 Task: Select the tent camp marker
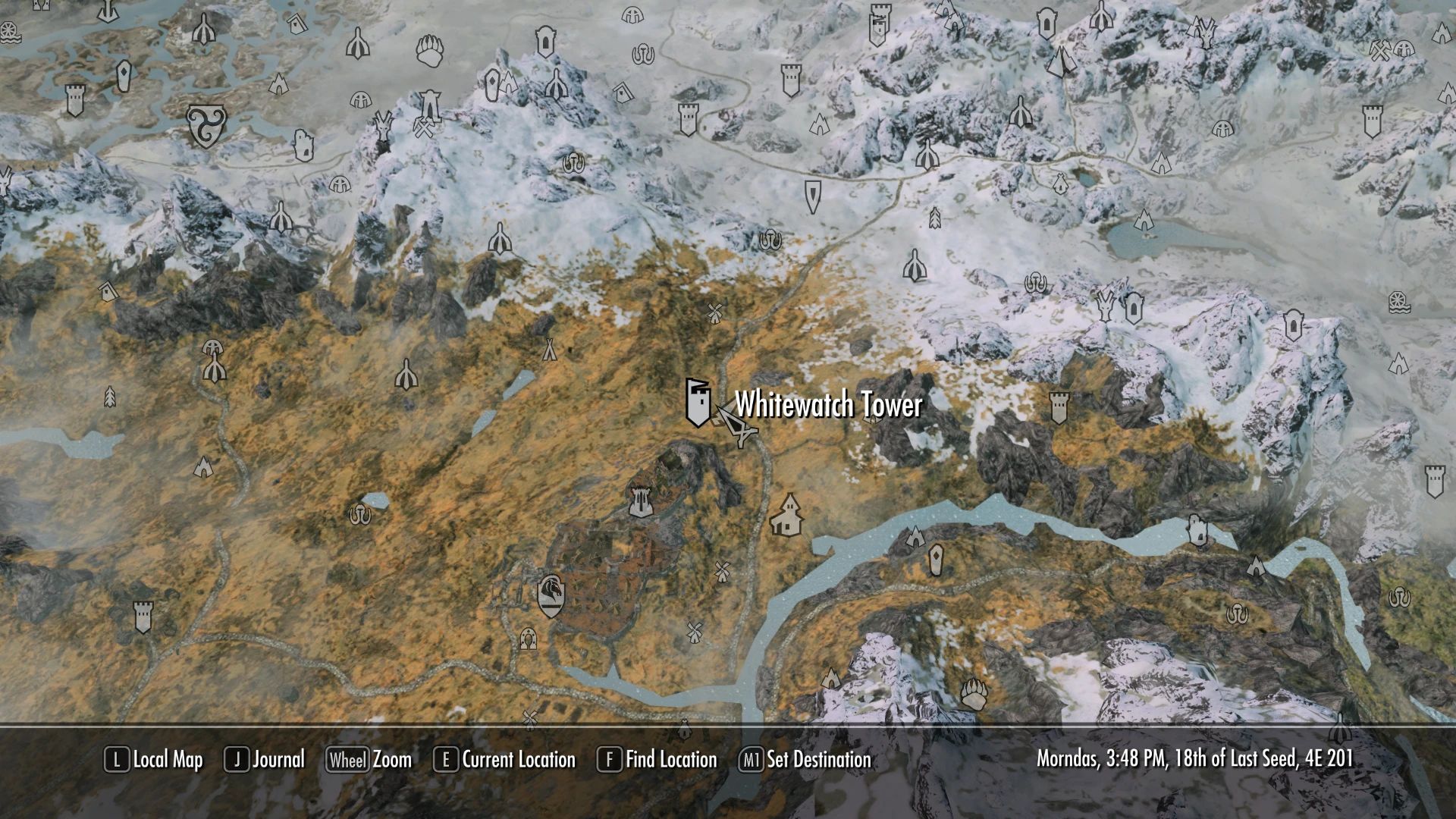tap(549, 349)
